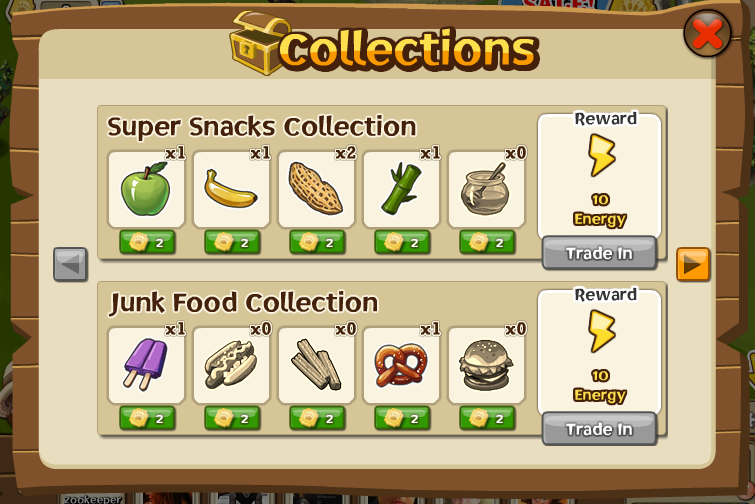Screen dimensions: 755x504
Task: Buy the pretzel for 2
Action: pos(402,418)
